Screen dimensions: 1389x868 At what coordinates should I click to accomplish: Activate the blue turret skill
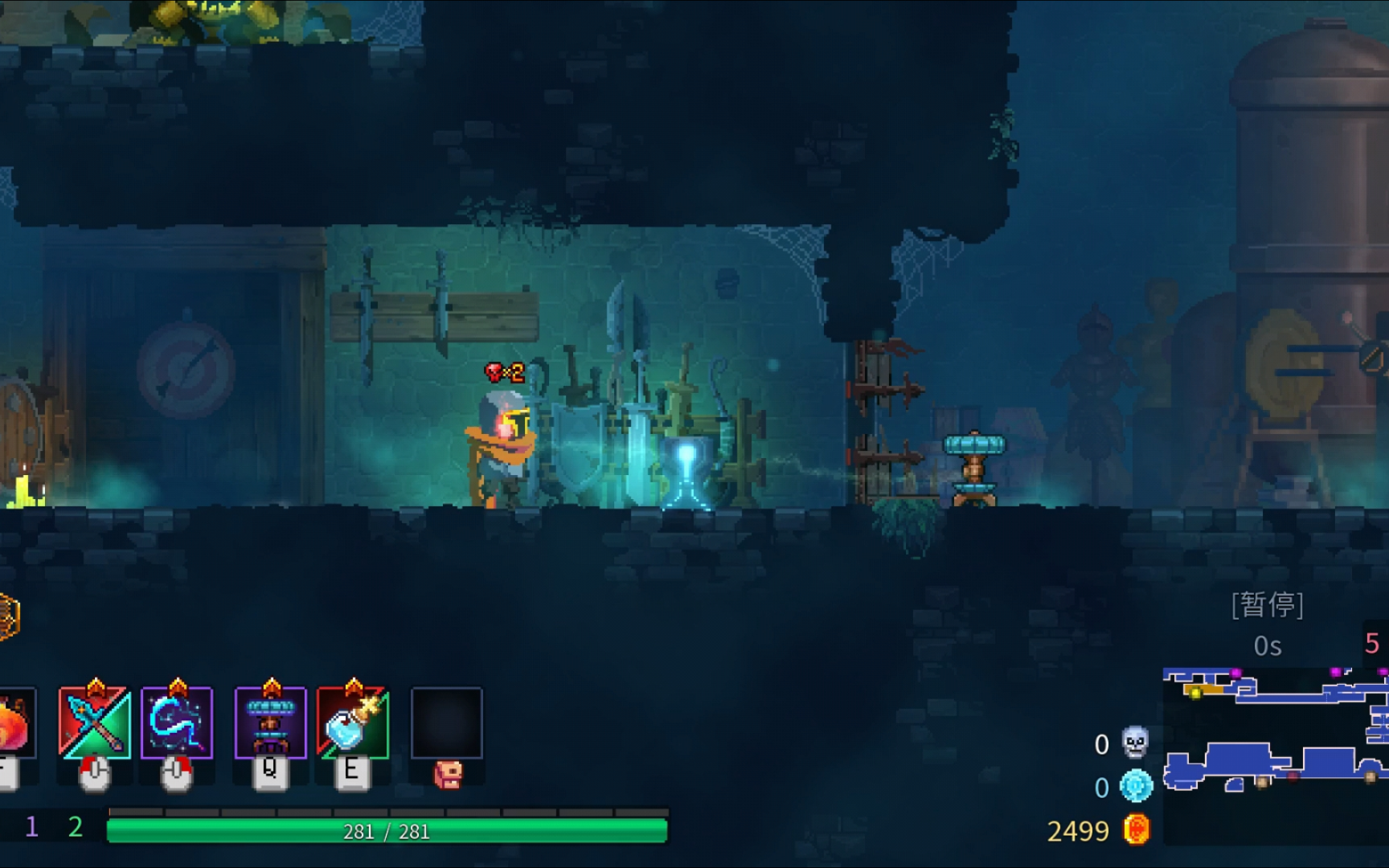point(271,723)
